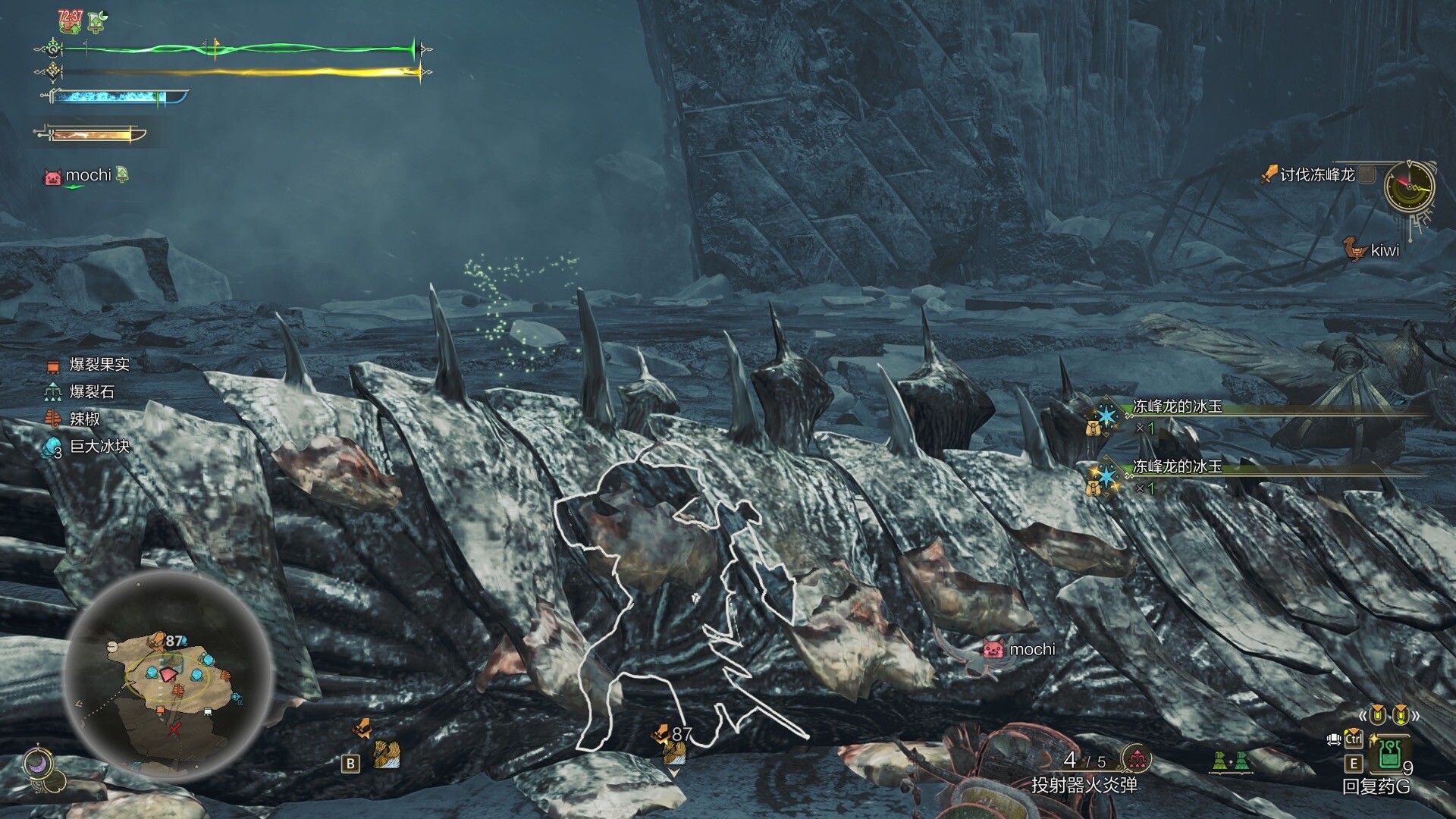Select the 回复药G item slot

pos(1389,755)
